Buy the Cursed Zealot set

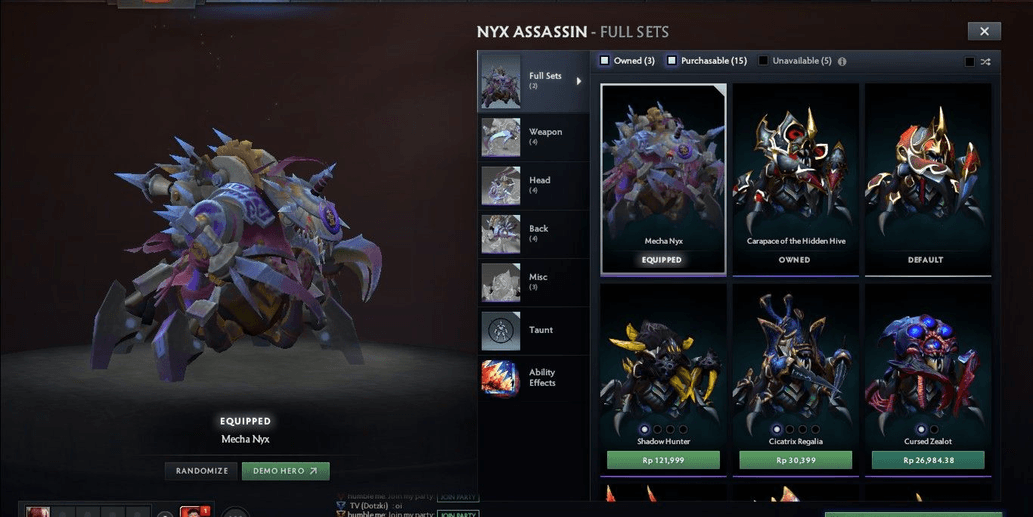(x=927, y=460)
